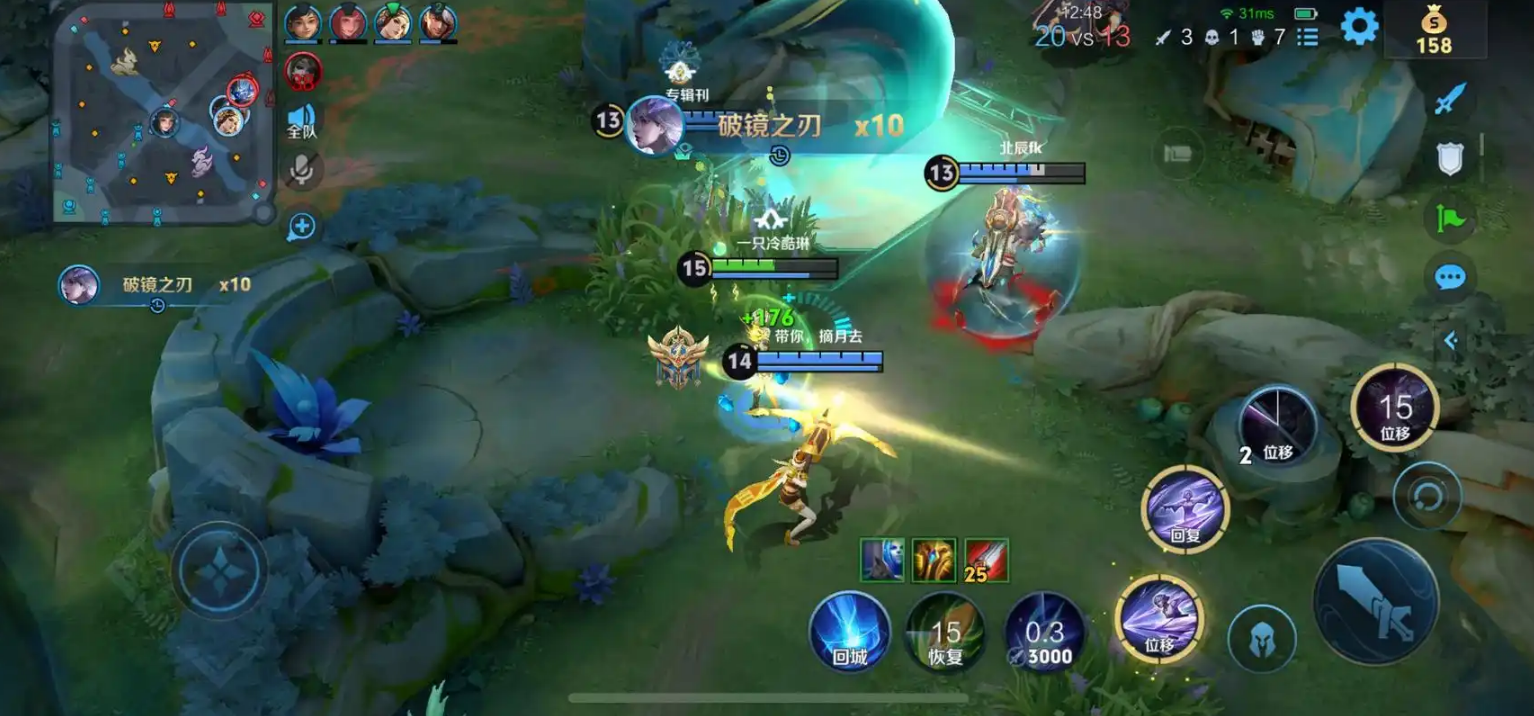Send the shield defend signal

click(1450, 158)
